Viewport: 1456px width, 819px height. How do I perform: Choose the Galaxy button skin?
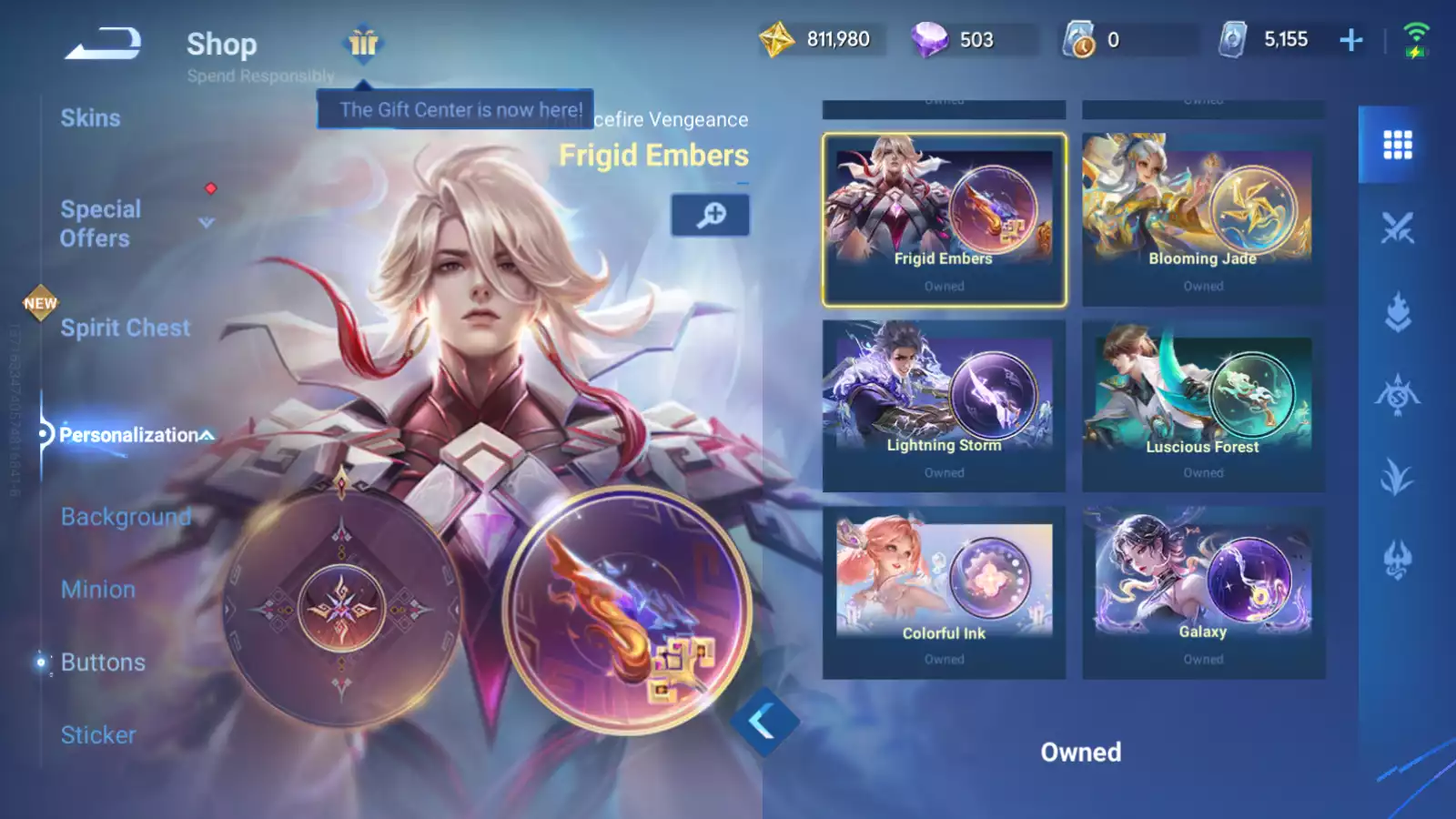(1203, 591)
